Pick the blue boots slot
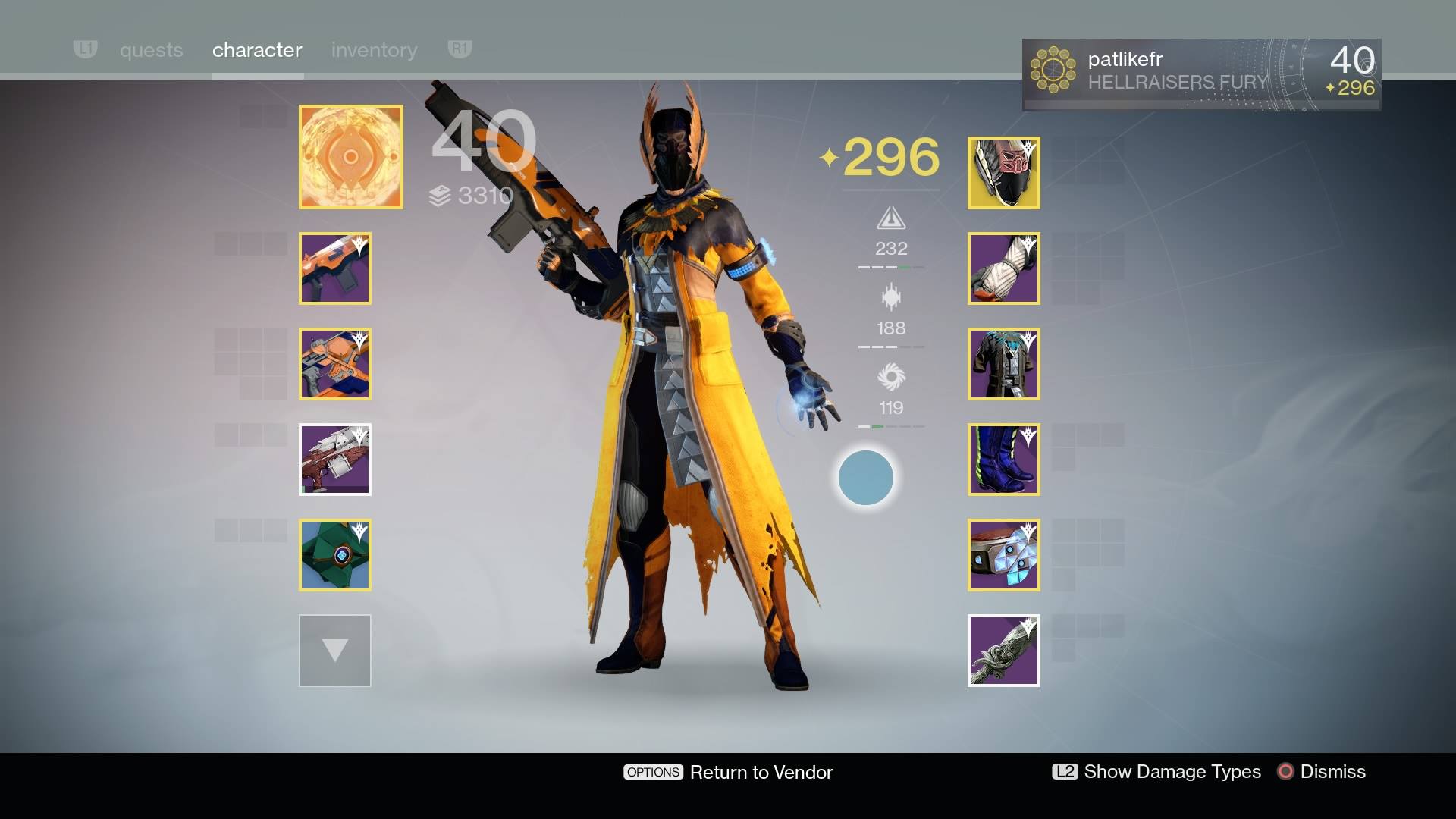 pos(1003,460)
